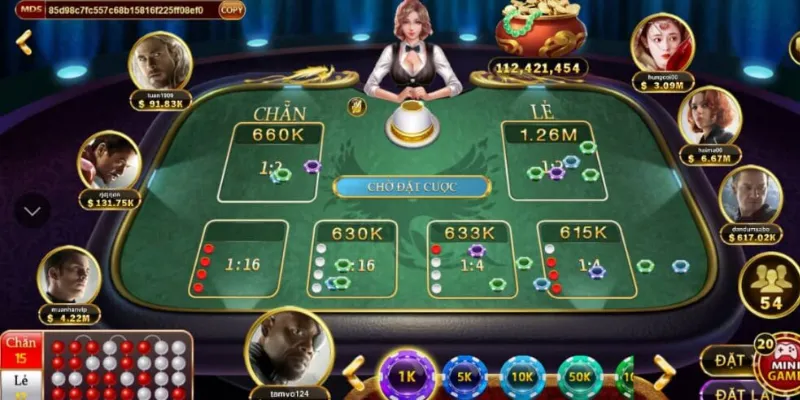Select the 1K chip
Screen dimensions: 800x400
pos(406,378)
